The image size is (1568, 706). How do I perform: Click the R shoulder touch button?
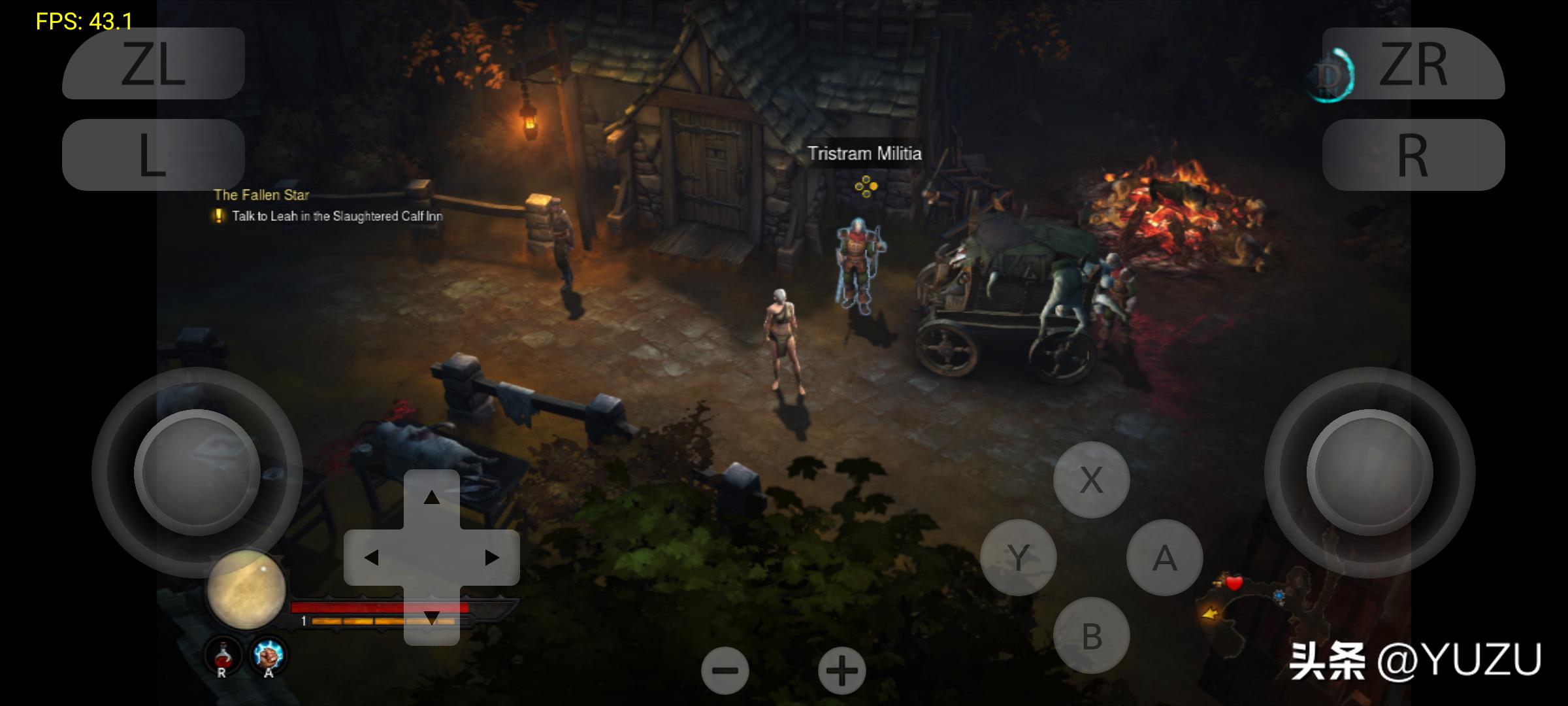pos(1413,155)
